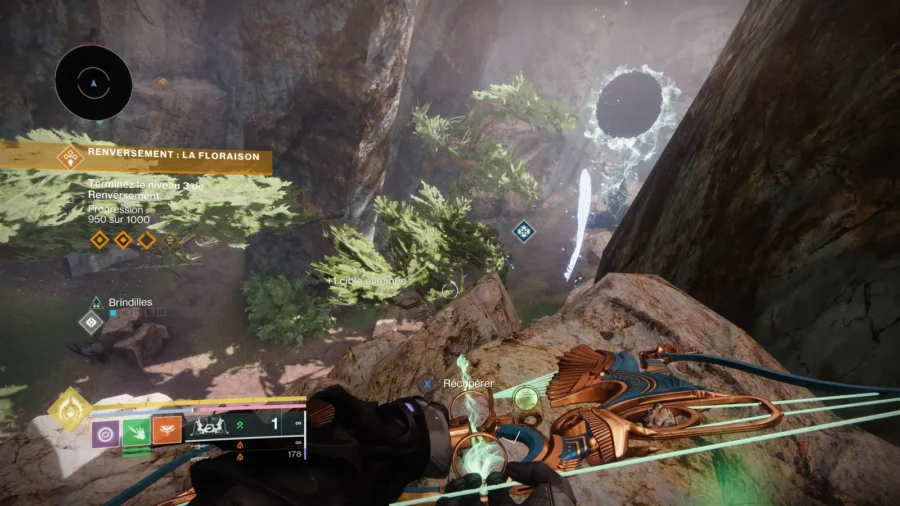This screenshot has width=900, height=506.
Task: Click the skull boss stage marker
Action: click(x=170, y=240)
